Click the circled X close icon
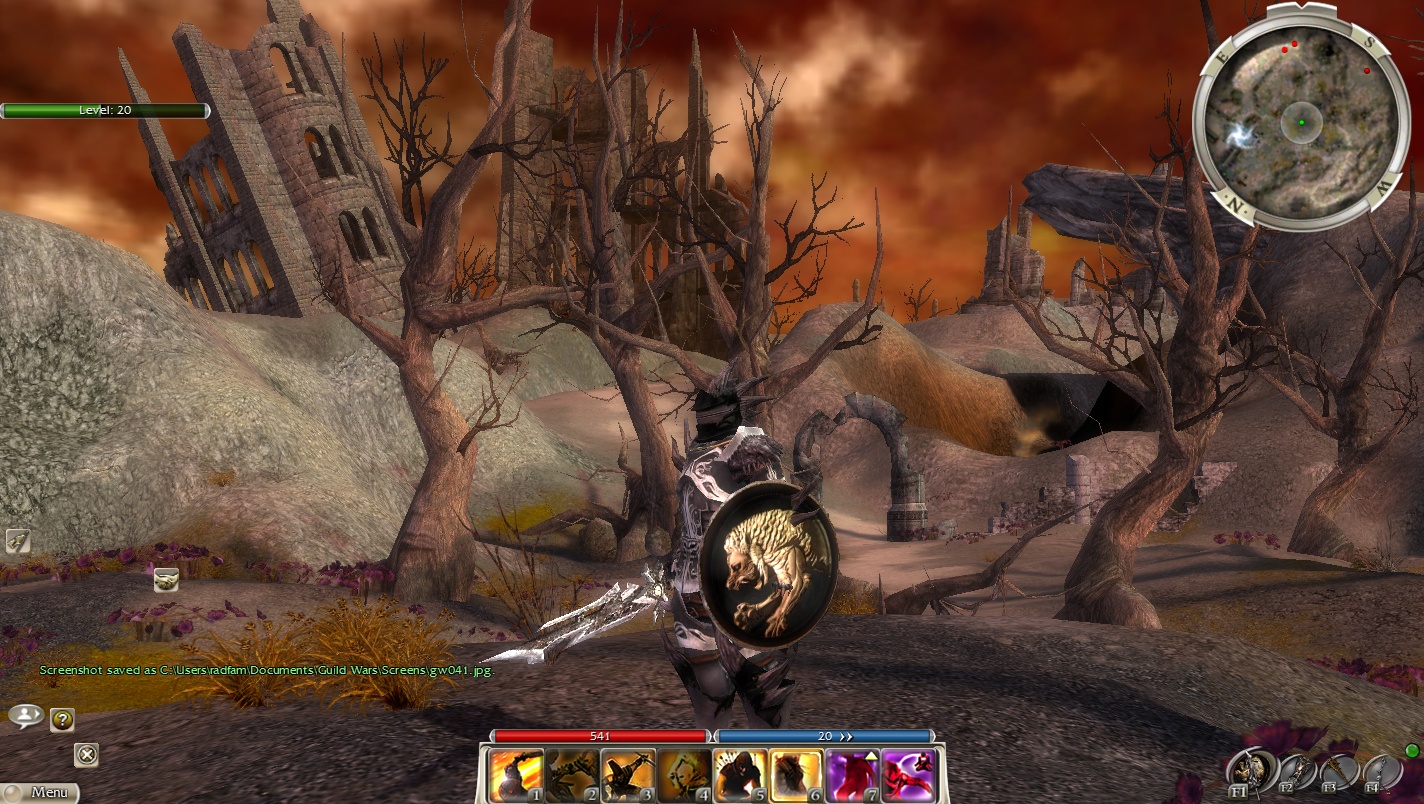 tap(87, 755)
